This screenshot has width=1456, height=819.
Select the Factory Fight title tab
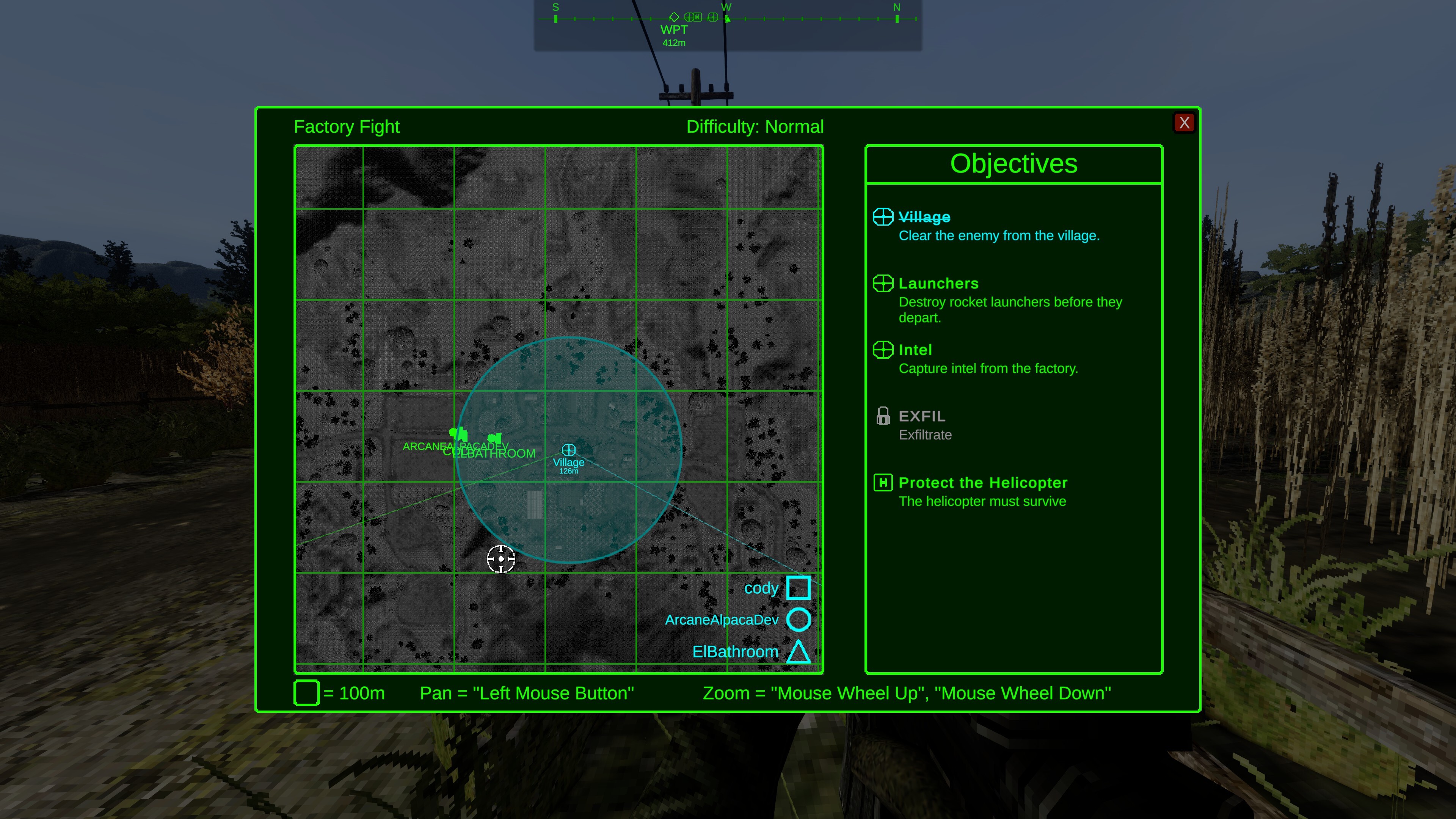pos(347,127)
